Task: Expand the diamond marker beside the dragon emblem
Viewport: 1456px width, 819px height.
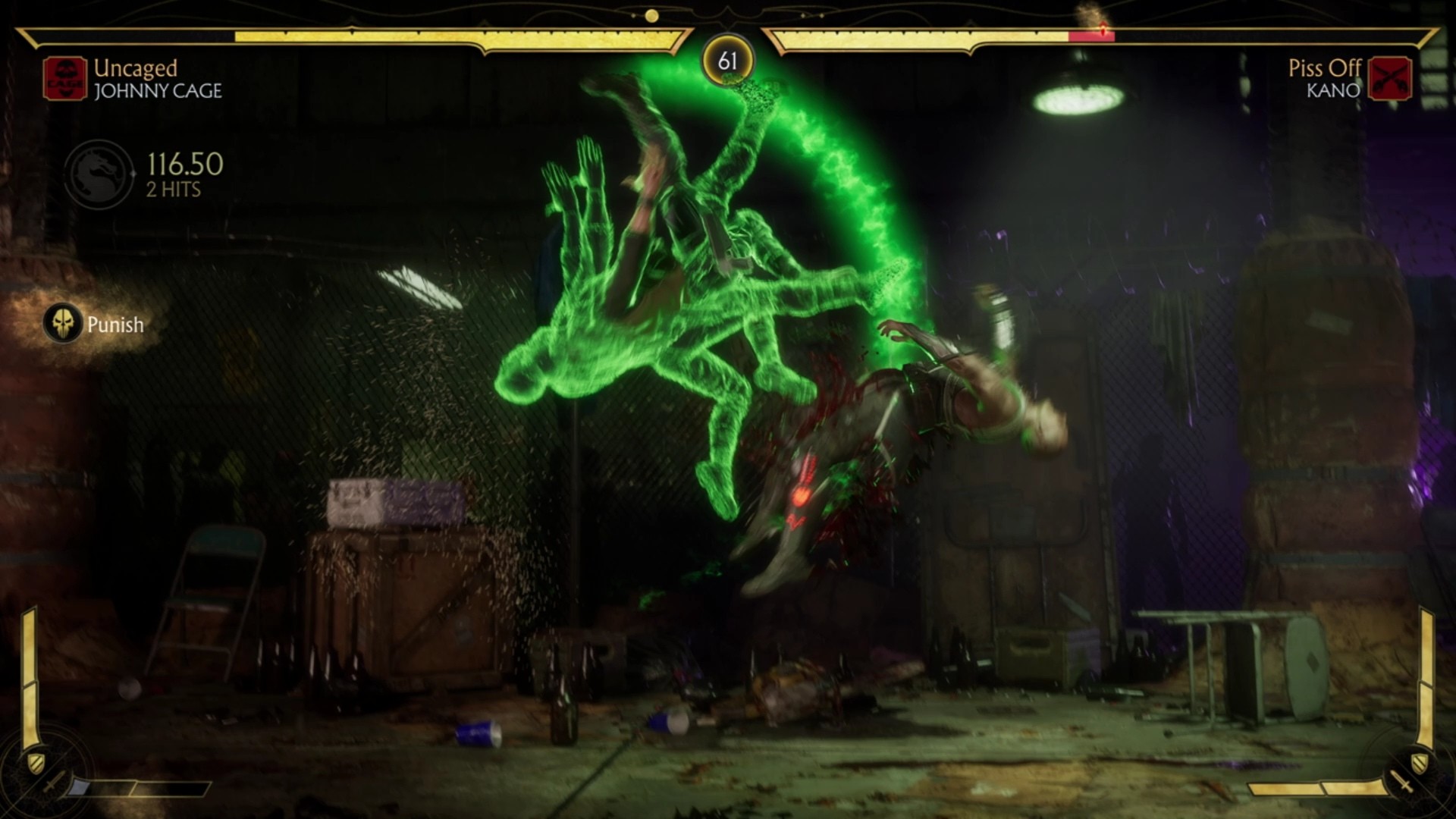Action: tap(133, 173)
